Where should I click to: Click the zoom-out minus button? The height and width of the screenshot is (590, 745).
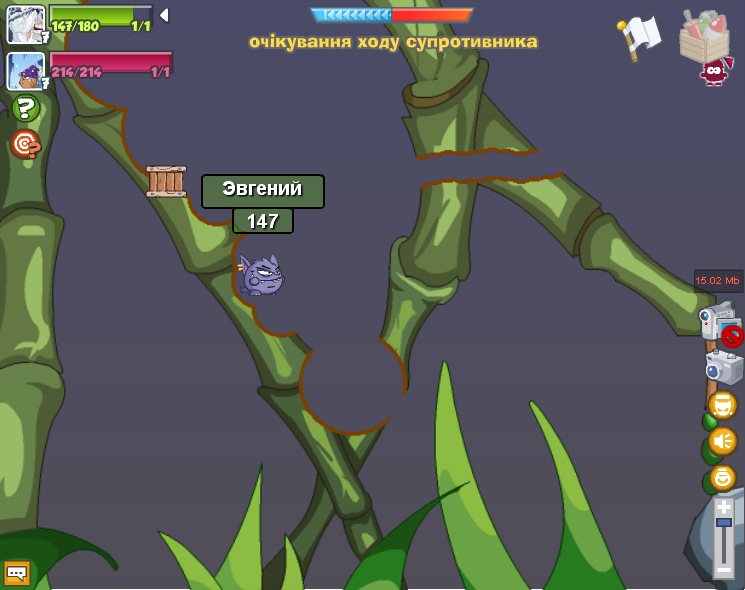pyautogui.click(x=723, y=570)
